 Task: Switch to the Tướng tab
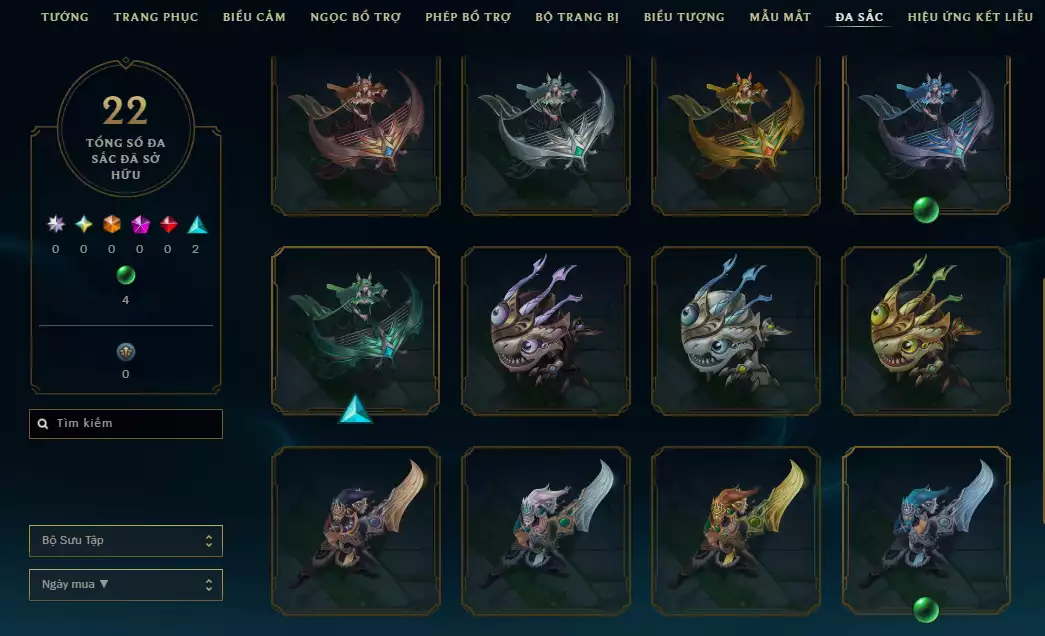(x=64, y=17)
